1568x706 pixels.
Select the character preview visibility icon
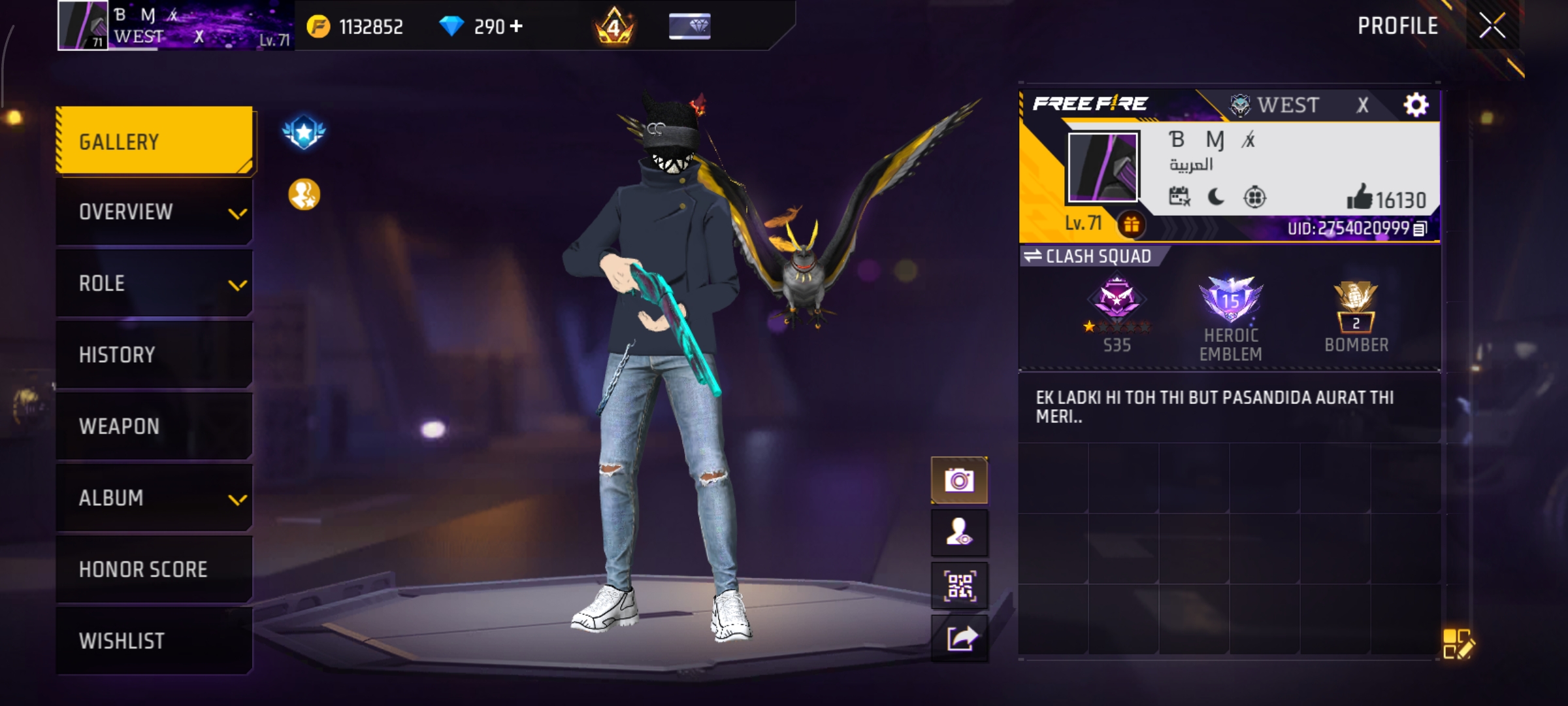click(x=960, y=533)
